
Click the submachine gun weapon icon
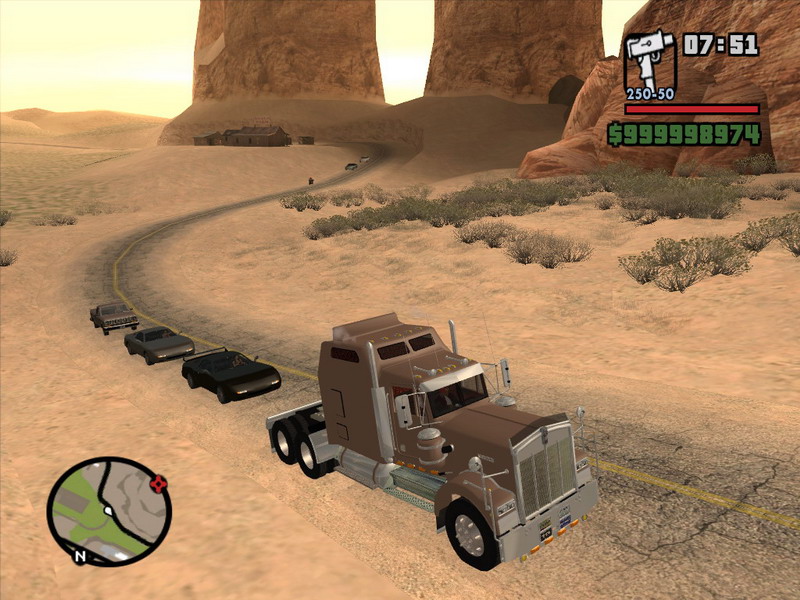point(650,61)
